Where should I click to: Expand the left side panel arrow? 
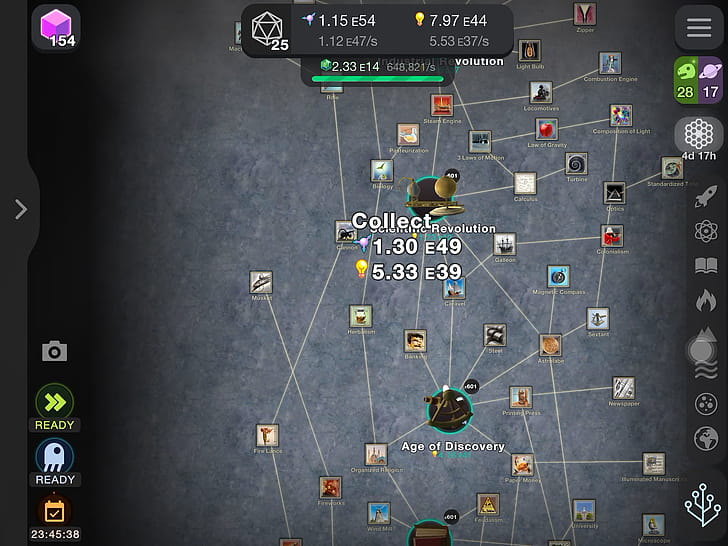click(x=20, y=208)
